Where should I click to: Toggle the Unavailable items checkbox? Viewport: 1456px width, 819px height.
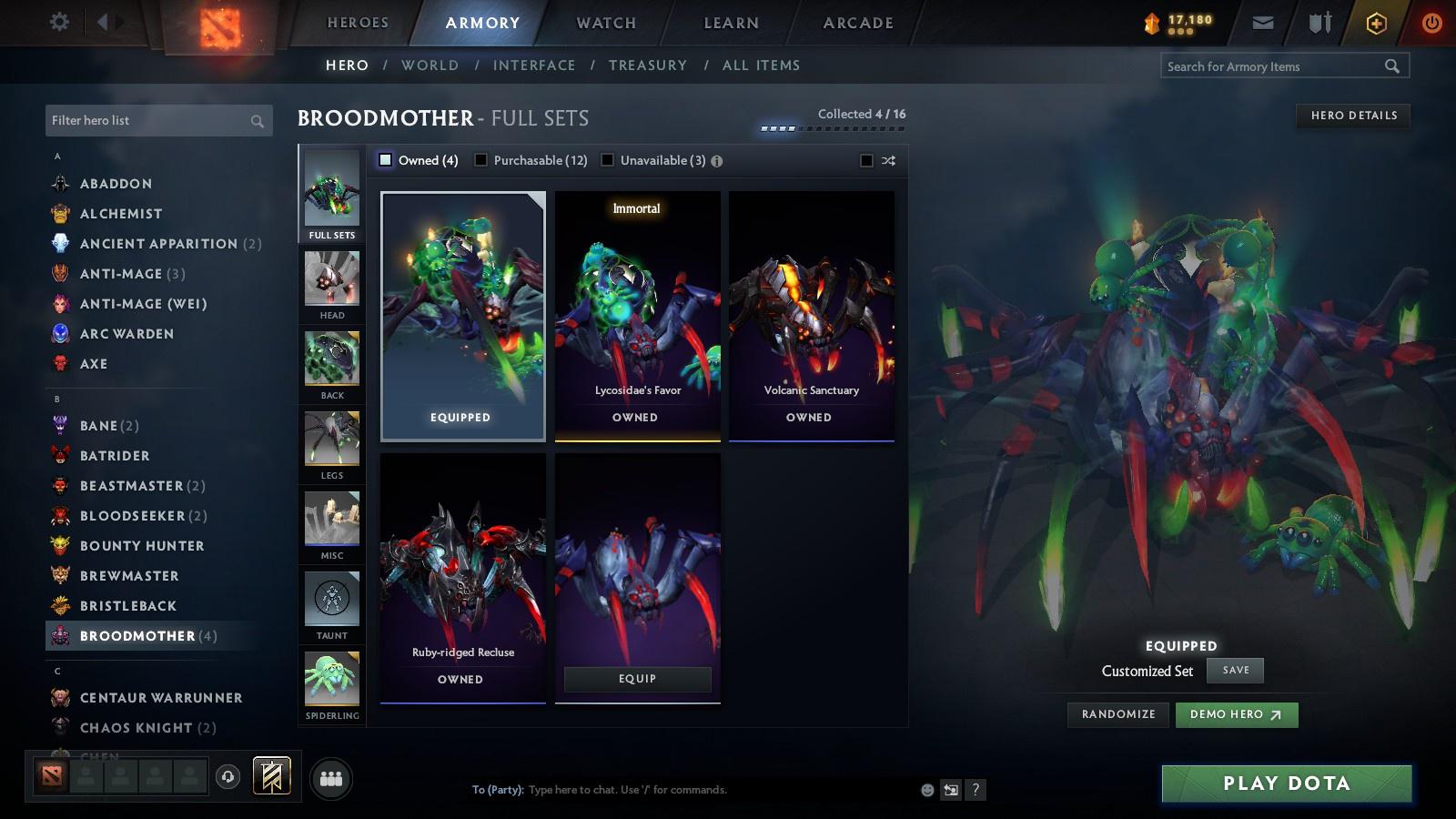coord(607,160)
